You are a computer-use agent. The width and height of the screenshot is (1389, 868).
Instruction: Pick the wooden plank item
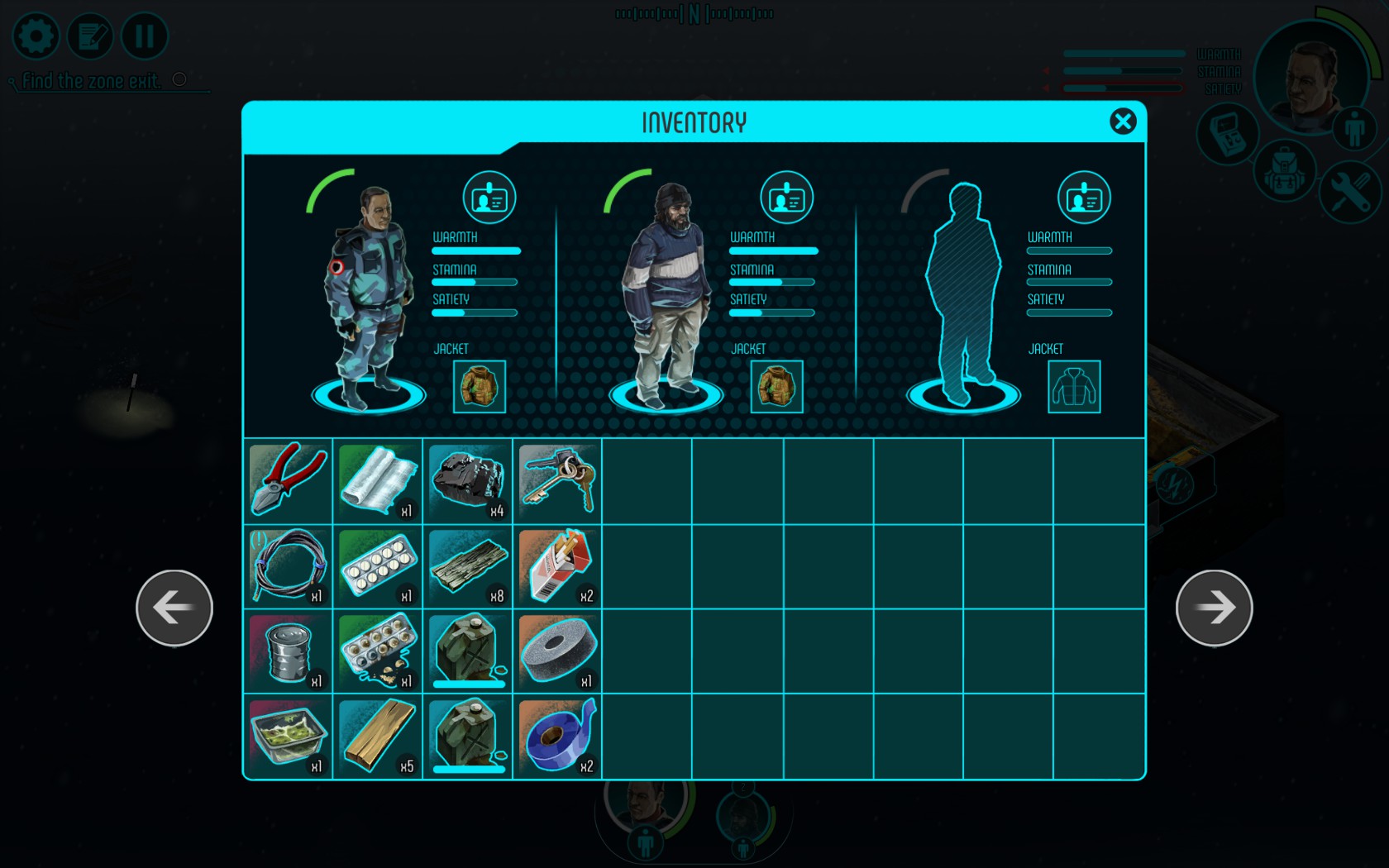(378, 737)
